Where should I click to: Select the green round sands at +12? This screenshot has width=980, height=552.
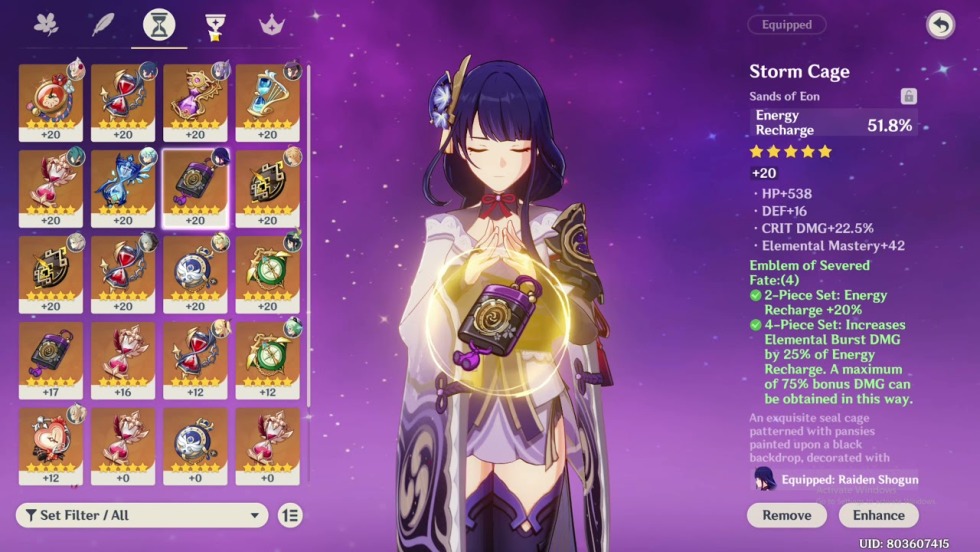[x=267, y=355]
